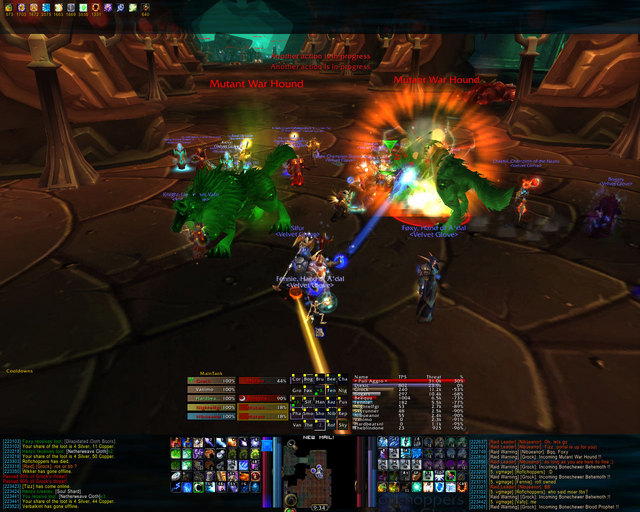Viewport: 640px width, 512px height.
Task: Click the buff icon with 640 timer
Action: [146, 10]
